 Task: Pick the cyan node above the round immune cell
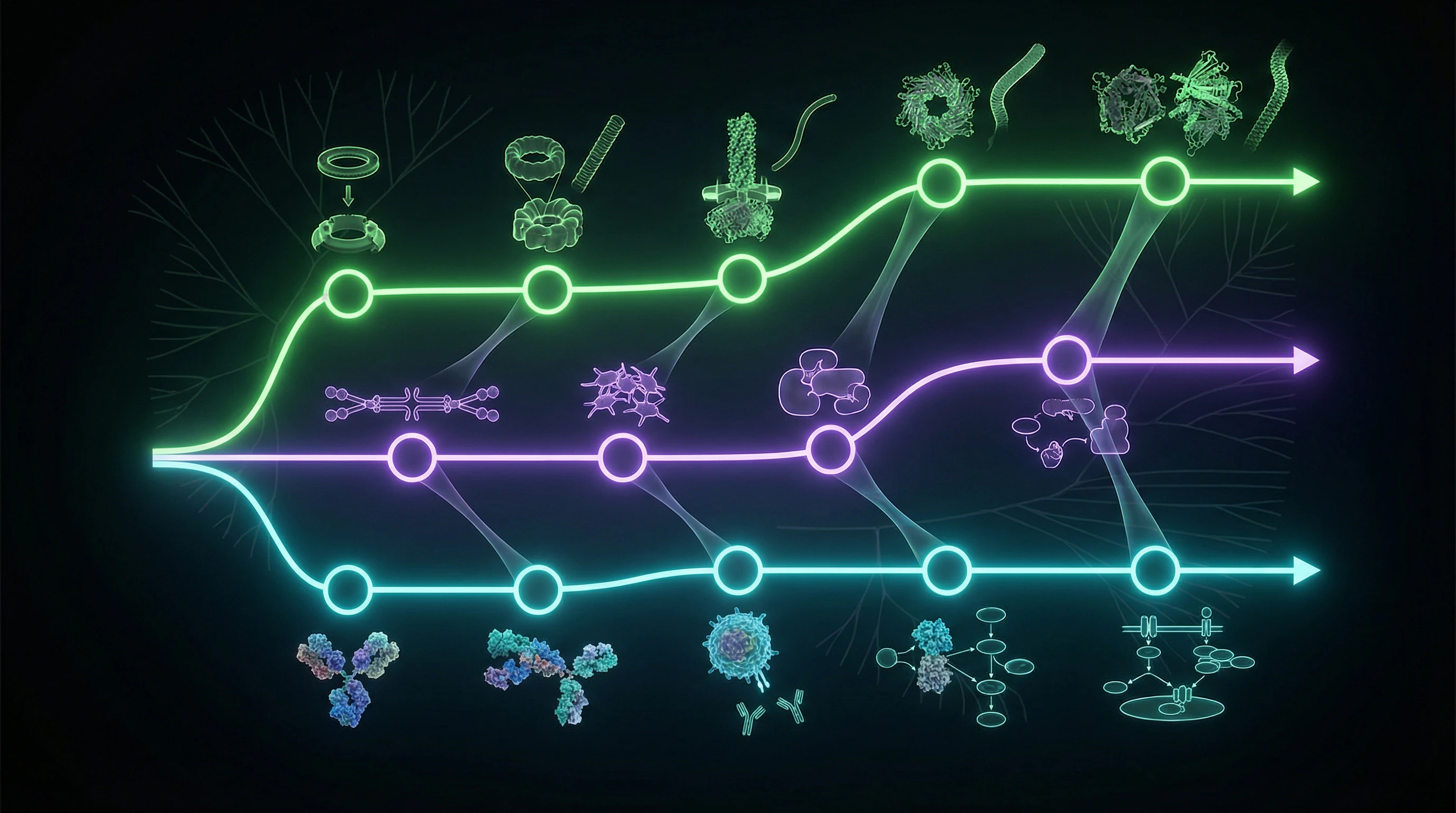tap(738, 572)
